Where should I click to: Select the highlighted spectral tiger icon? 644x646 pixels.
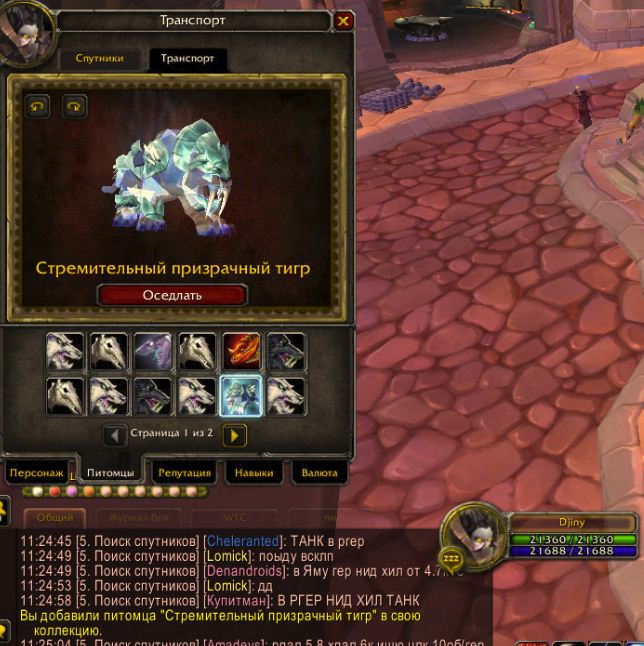pyautogui.click(x=241, y=395)
